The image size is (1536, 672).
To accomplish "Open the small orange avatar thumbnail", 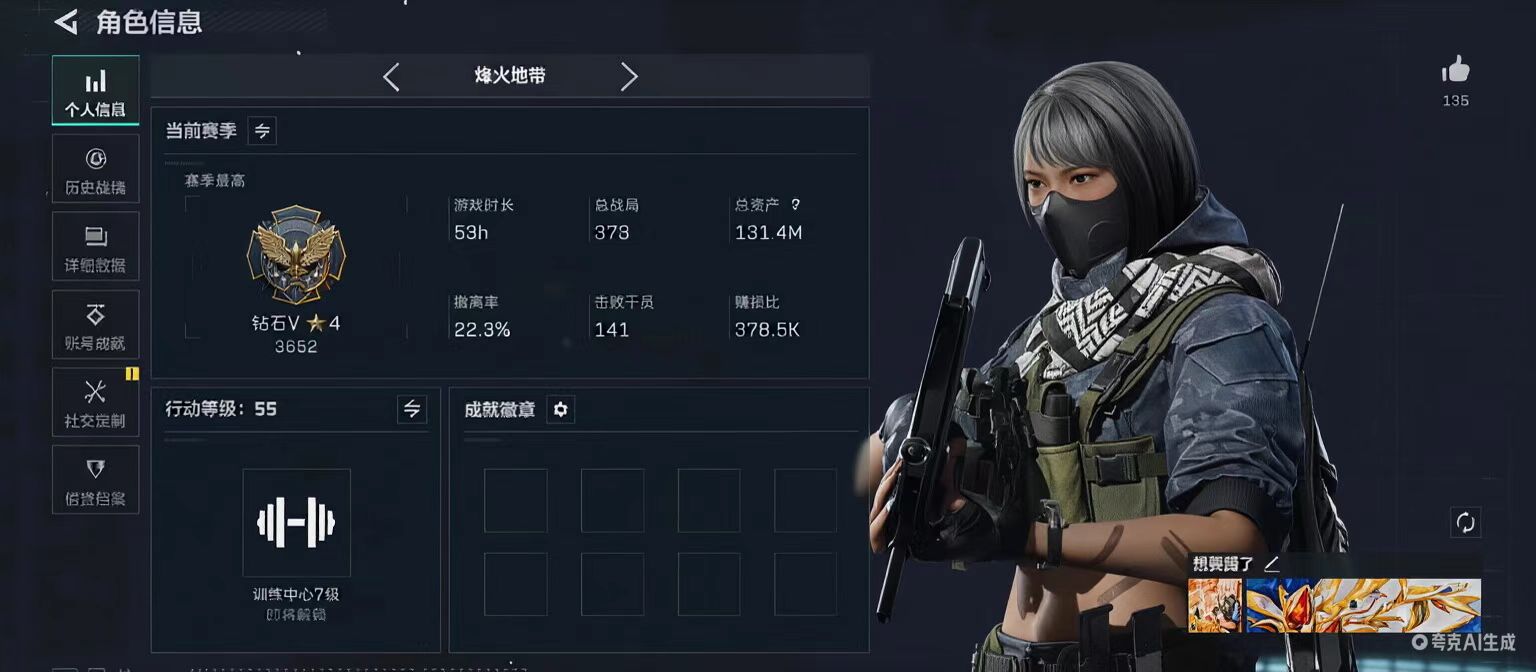I will pos(1214,605).
